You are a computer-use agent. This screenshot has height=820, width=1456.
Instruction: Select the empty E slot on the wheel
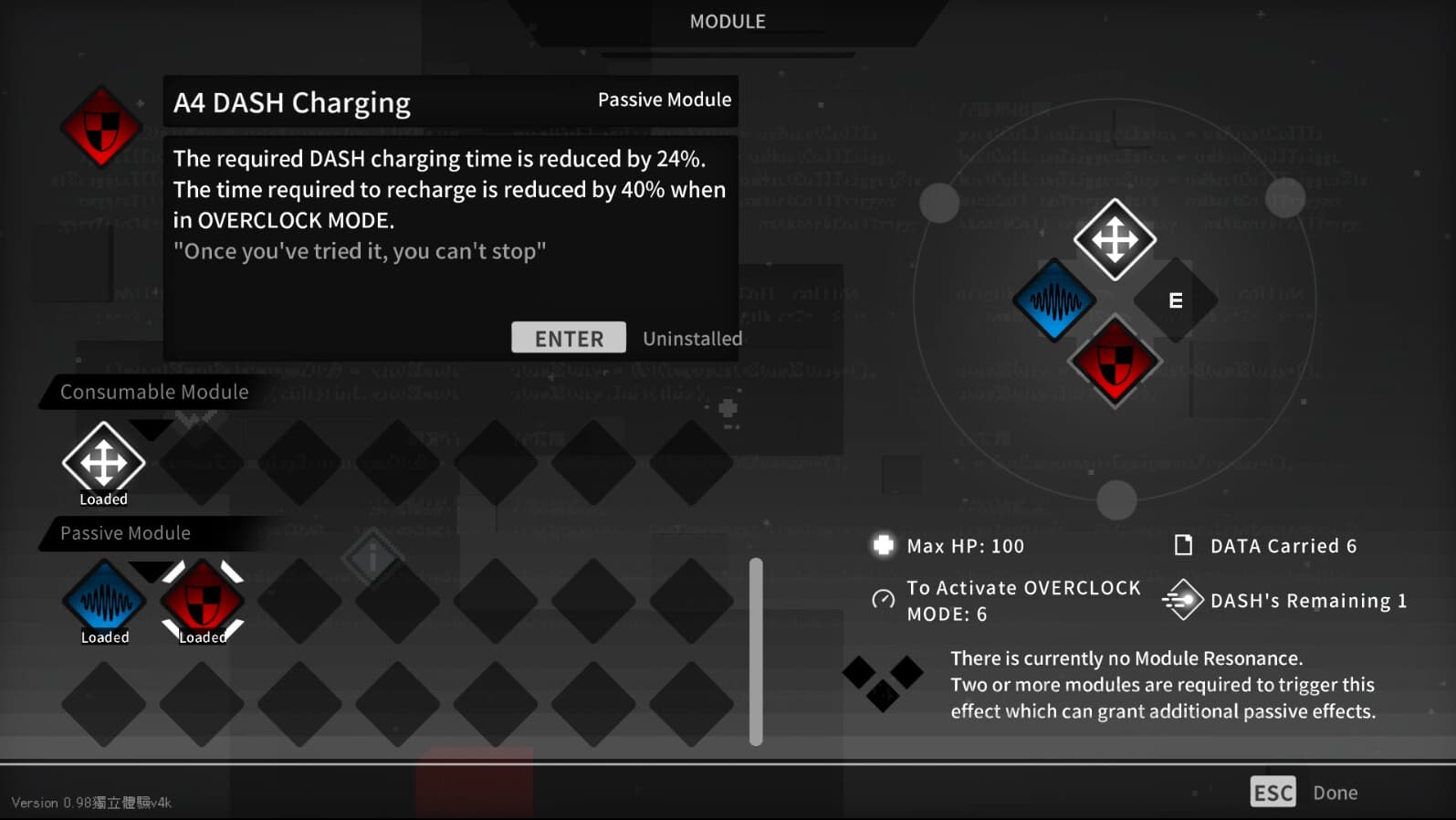1176,300
